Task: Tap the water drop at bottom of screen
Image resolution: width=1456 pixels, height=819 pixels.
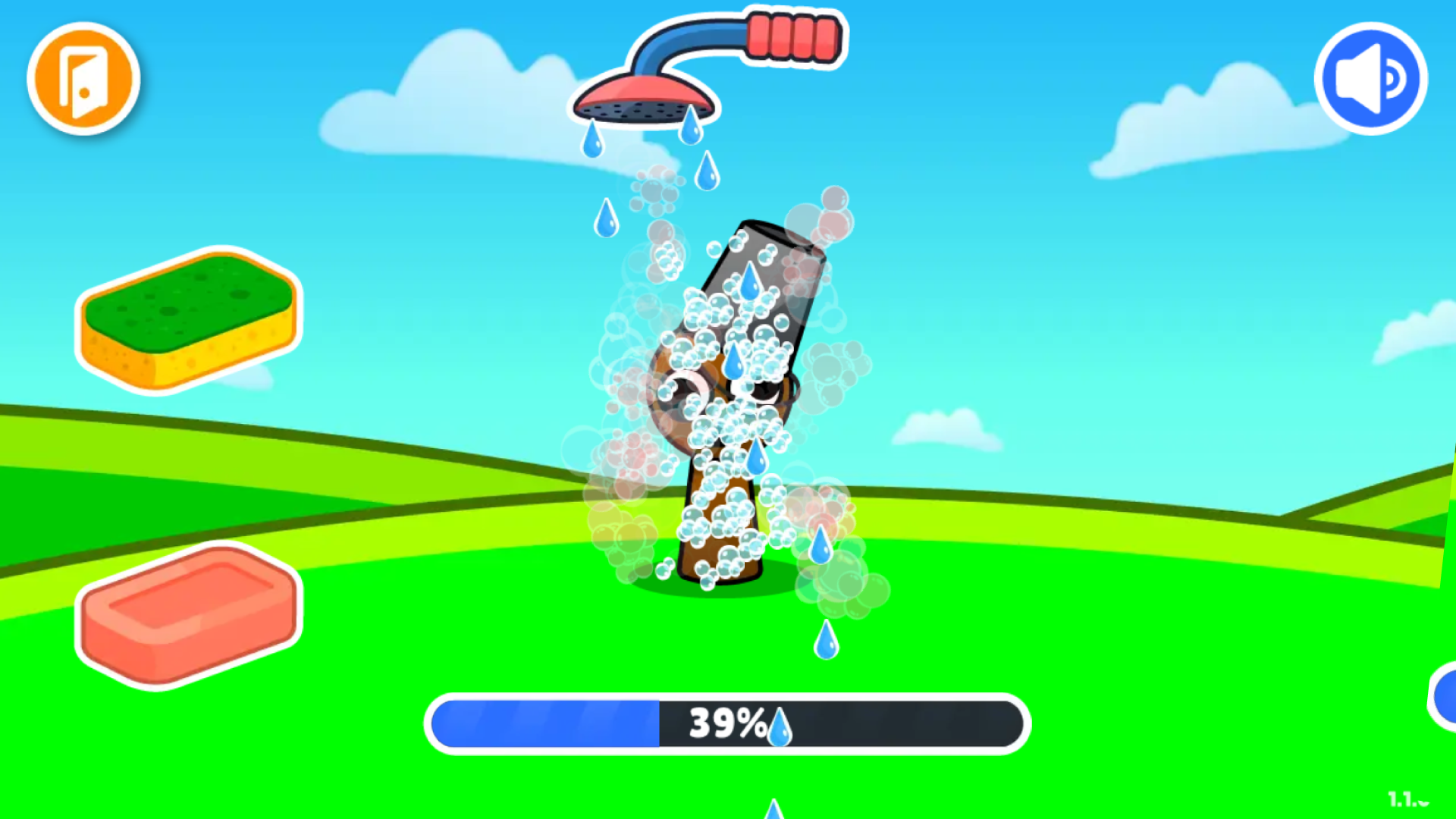Action: [773, 811]
